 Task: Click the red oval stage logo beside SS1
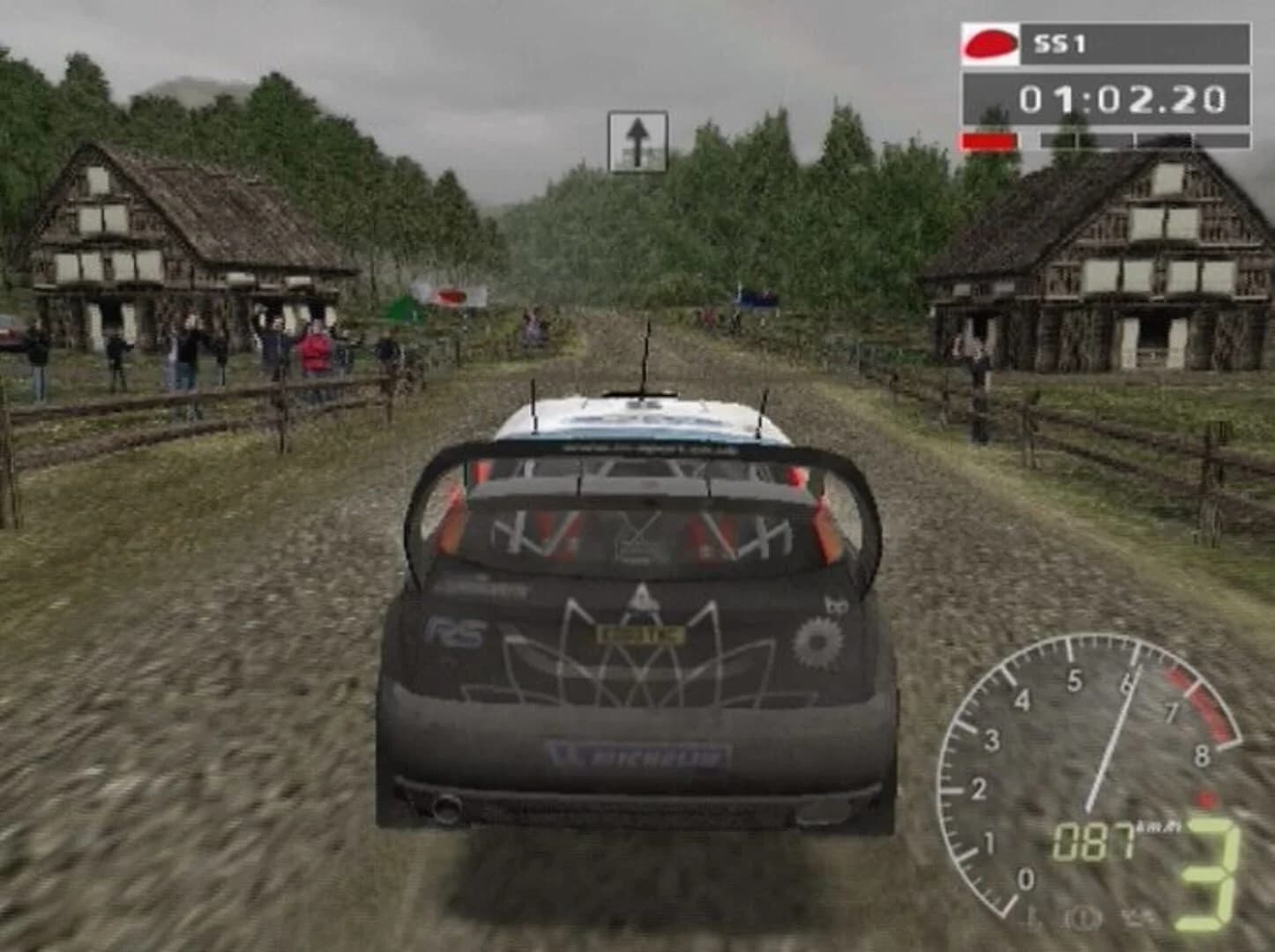(988, 43)
